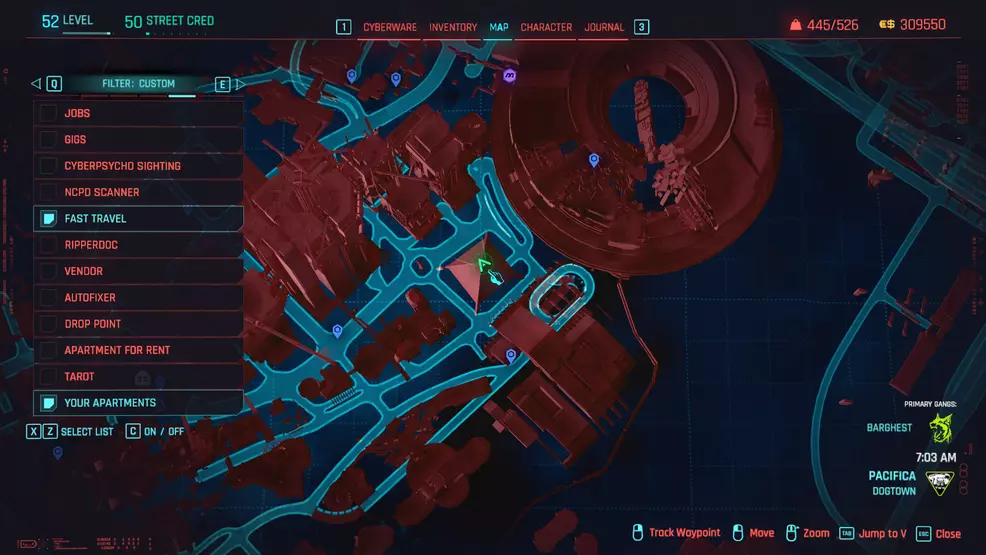
Task: Click the purple metro marker on map
Action: [510, 75]
